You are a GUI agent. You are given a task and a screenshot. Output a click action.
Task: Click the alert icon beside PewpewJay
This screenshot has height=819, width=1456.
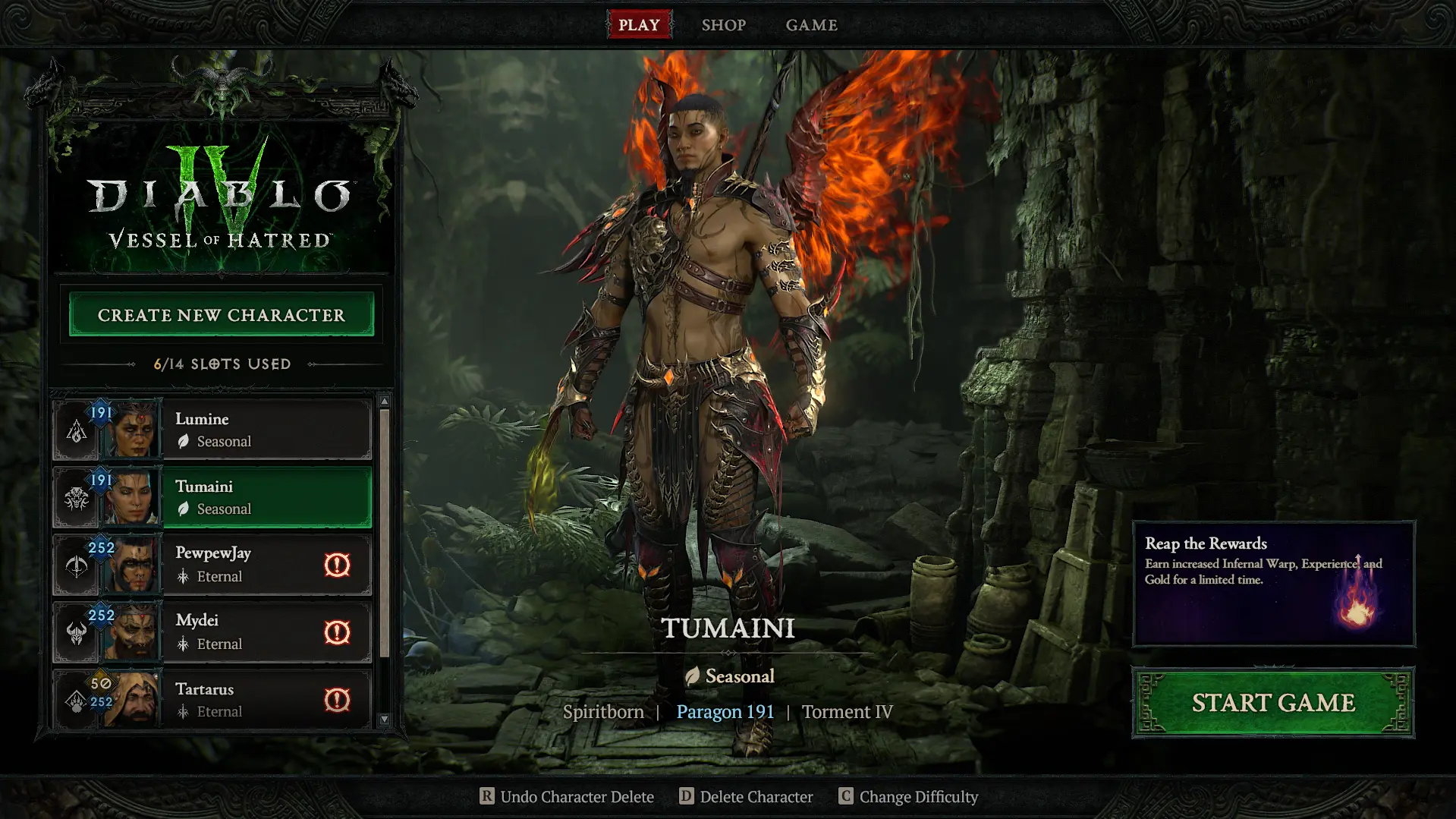point(337,565)
